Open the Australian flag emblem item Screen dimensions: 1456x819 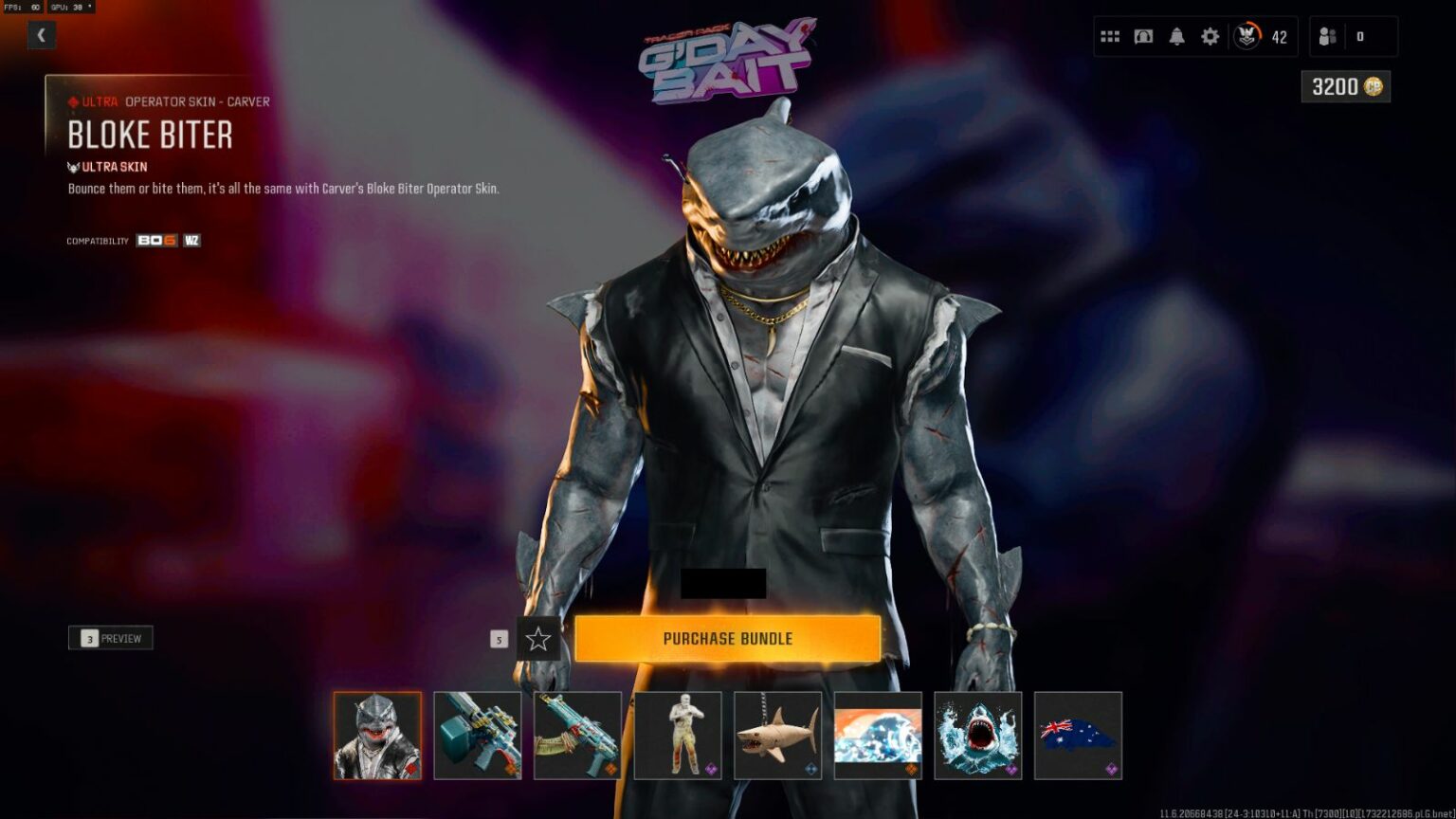1079,736
